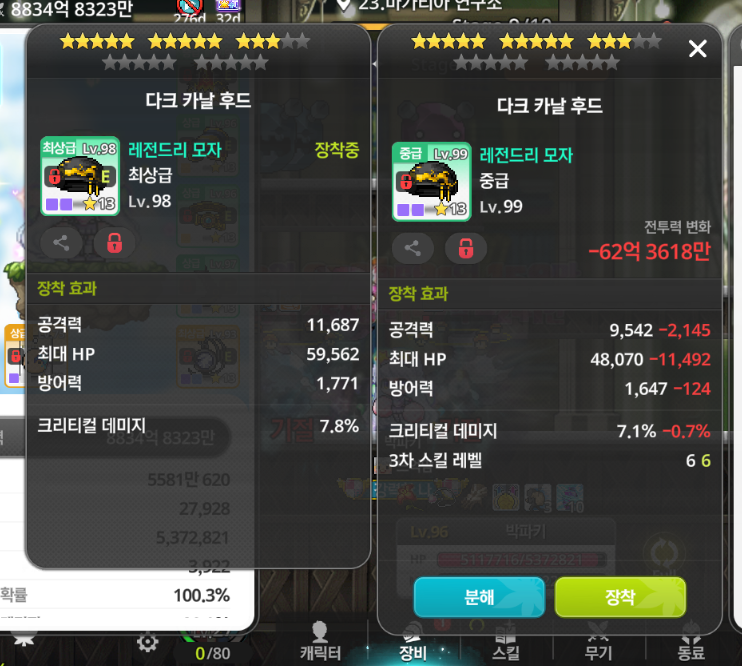Open settings with the gear icon
Viewport: 742px width, 666px height.
pyautogui.click(x=147, y=642)
